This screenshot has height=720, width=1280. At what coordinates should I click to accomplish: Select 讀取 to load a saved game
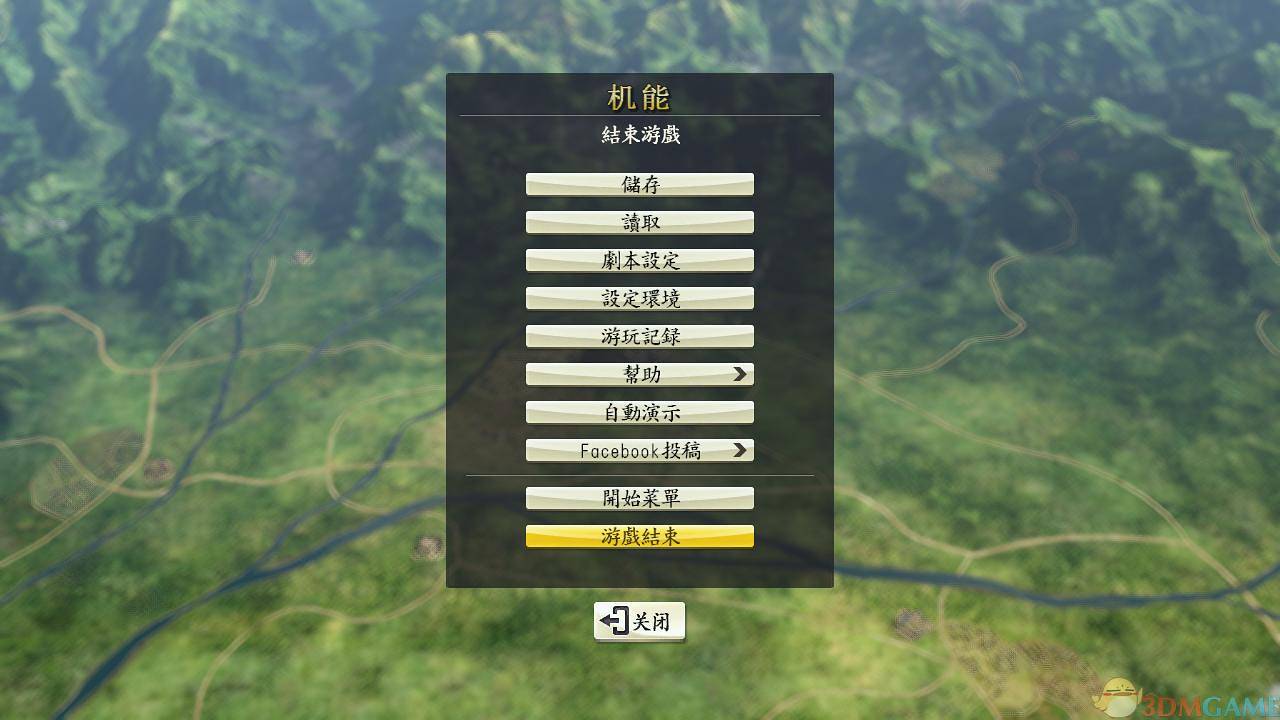[640, 221]
